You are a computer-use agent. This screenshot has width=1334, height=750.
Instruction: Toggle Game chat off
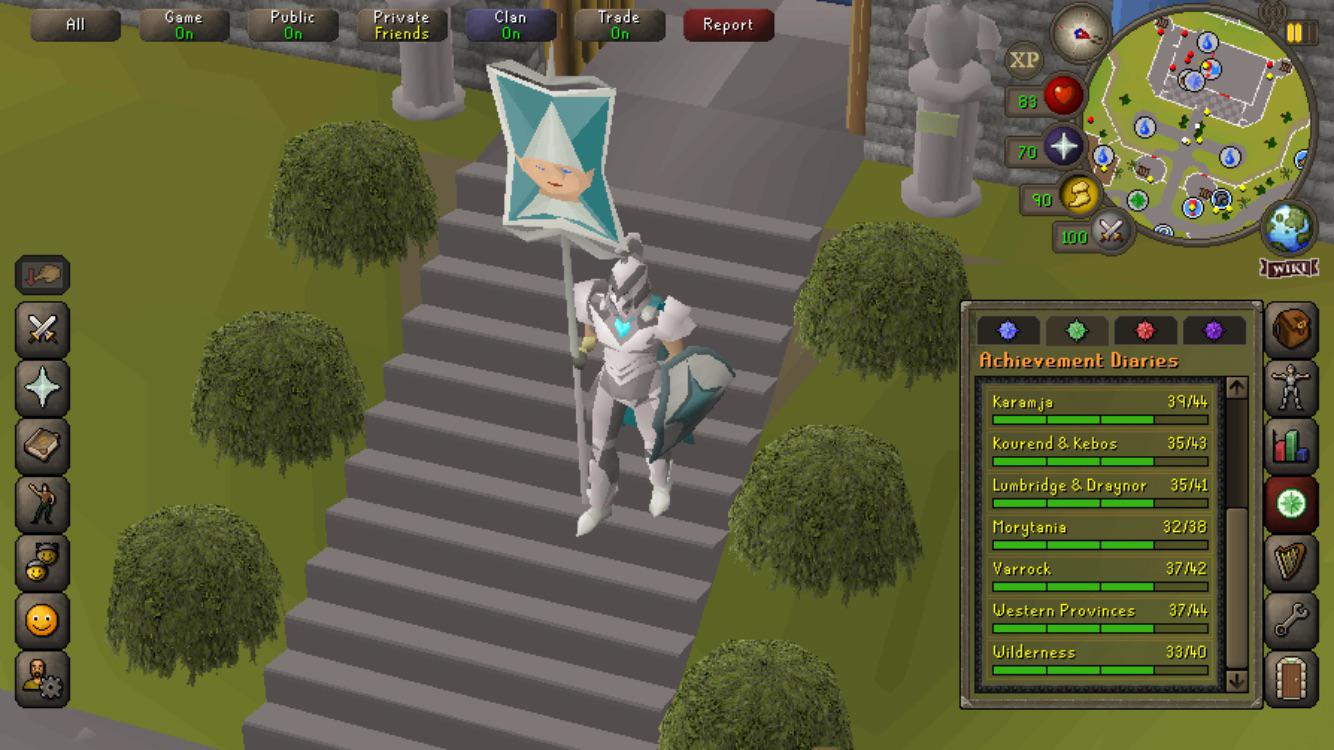click(x=184, y=22)
